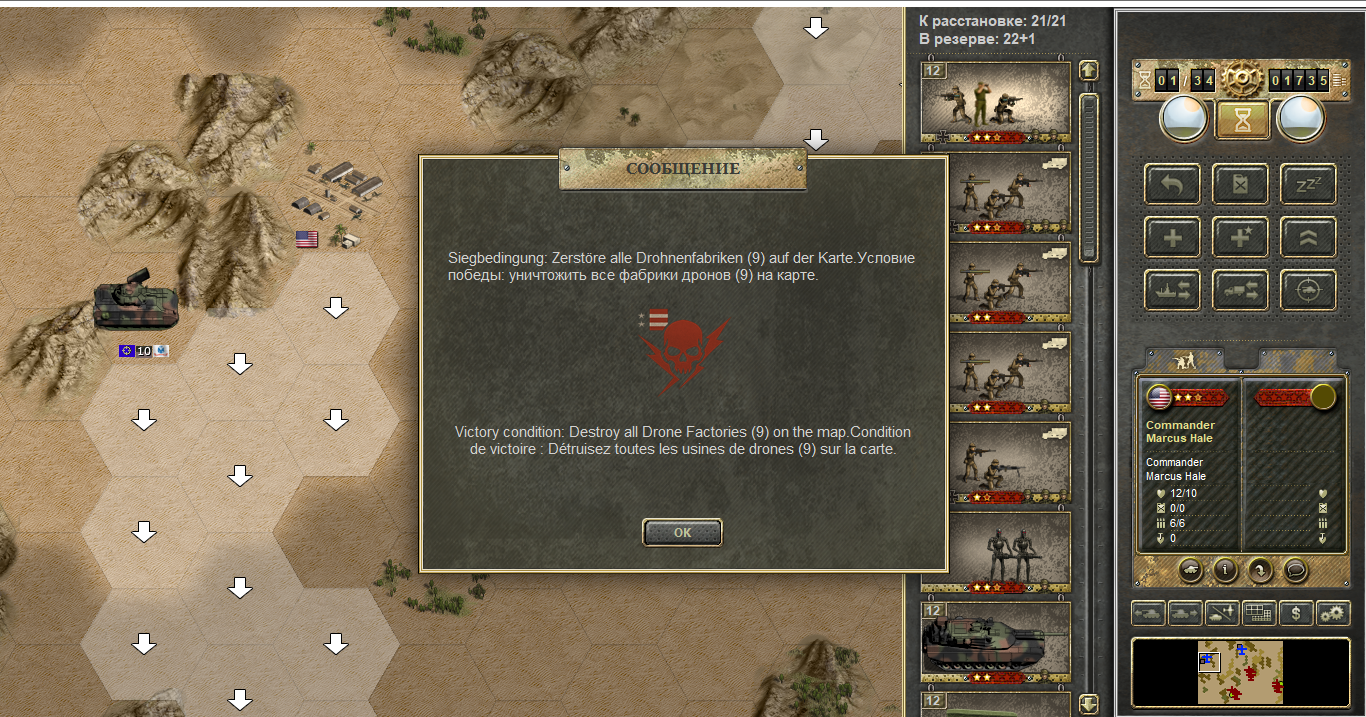Click the minimap overview

[x=1240, y=671]
